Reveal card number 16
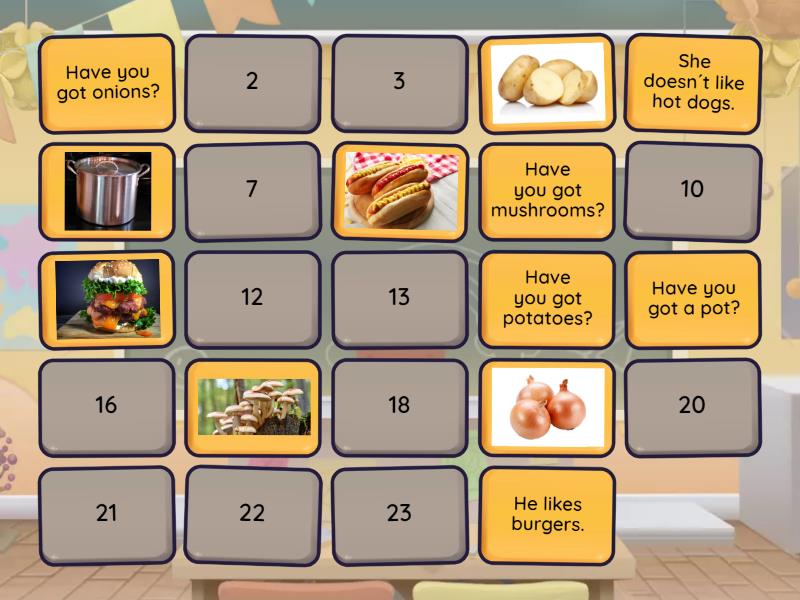Image resolution: width=800 pixels, height=600 pixels. pos(106,406)
